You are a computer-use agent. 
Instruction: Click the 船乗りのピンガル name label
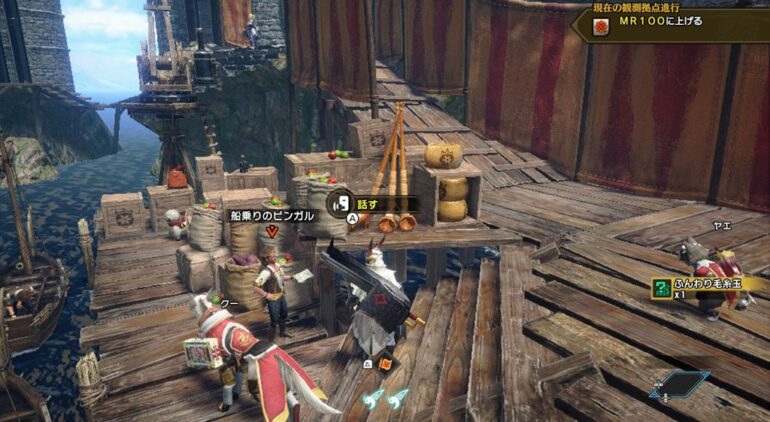click(x=272, y=215)
